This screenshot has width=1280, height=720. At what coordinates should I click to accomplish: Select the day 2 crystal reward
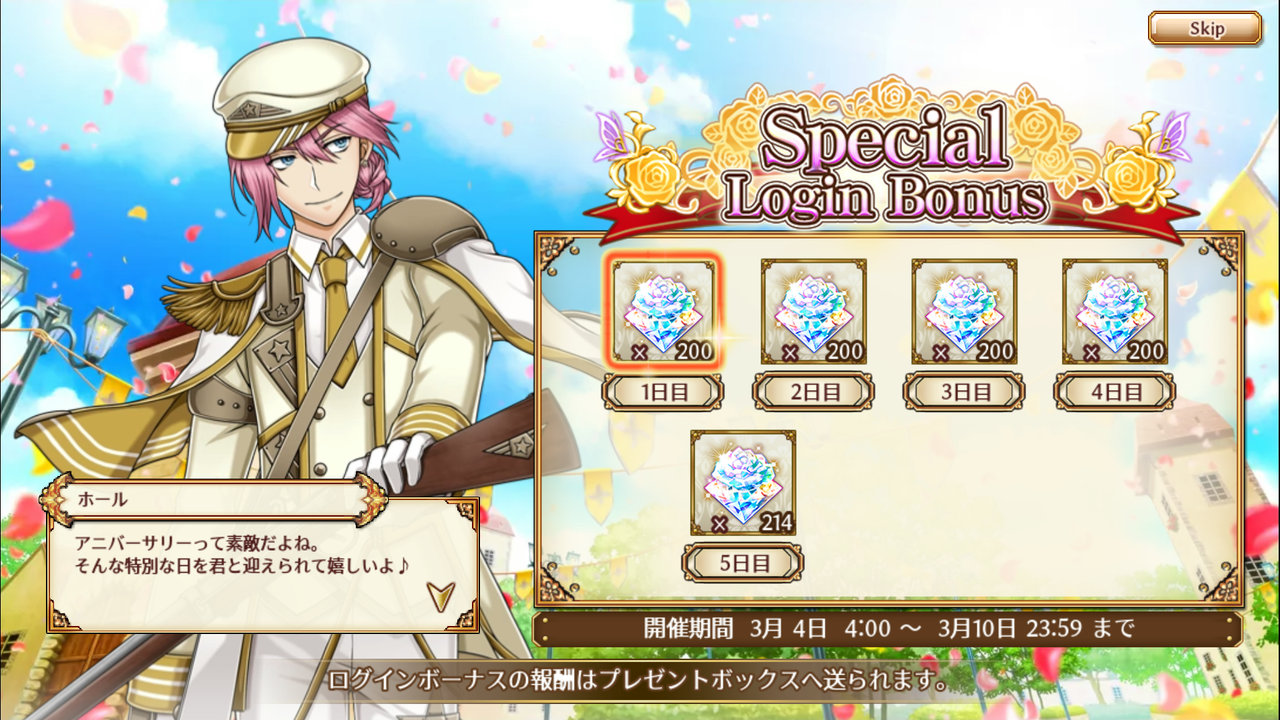click(x=813, y=311)
